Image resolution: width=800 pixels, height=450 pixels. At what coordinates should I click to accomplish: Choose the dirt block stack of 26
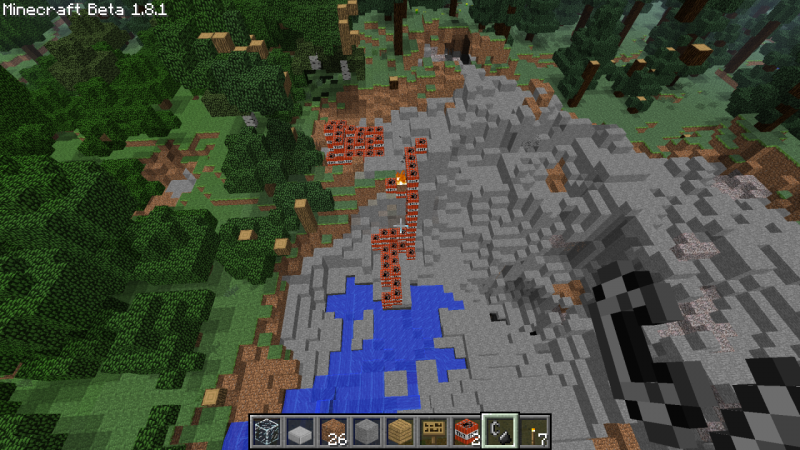[333, 431]
